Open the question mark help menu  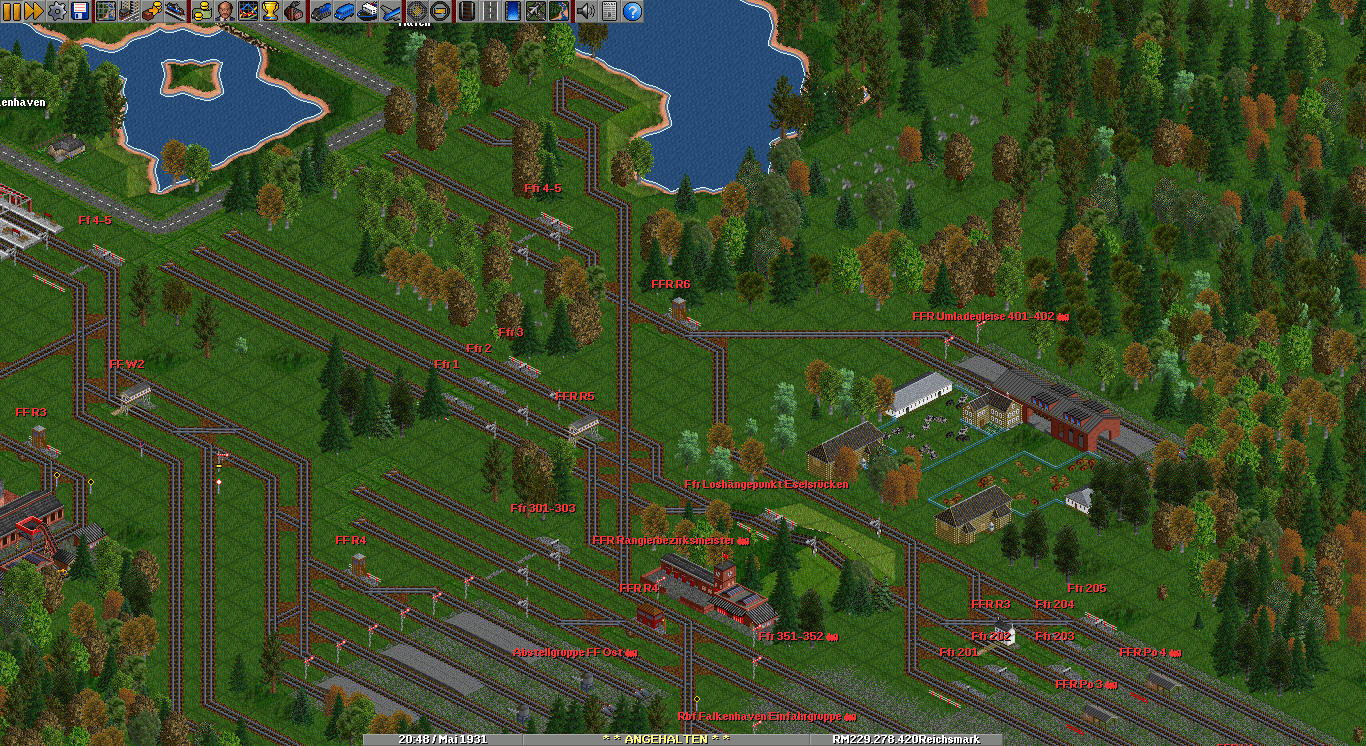click(632, 11)
